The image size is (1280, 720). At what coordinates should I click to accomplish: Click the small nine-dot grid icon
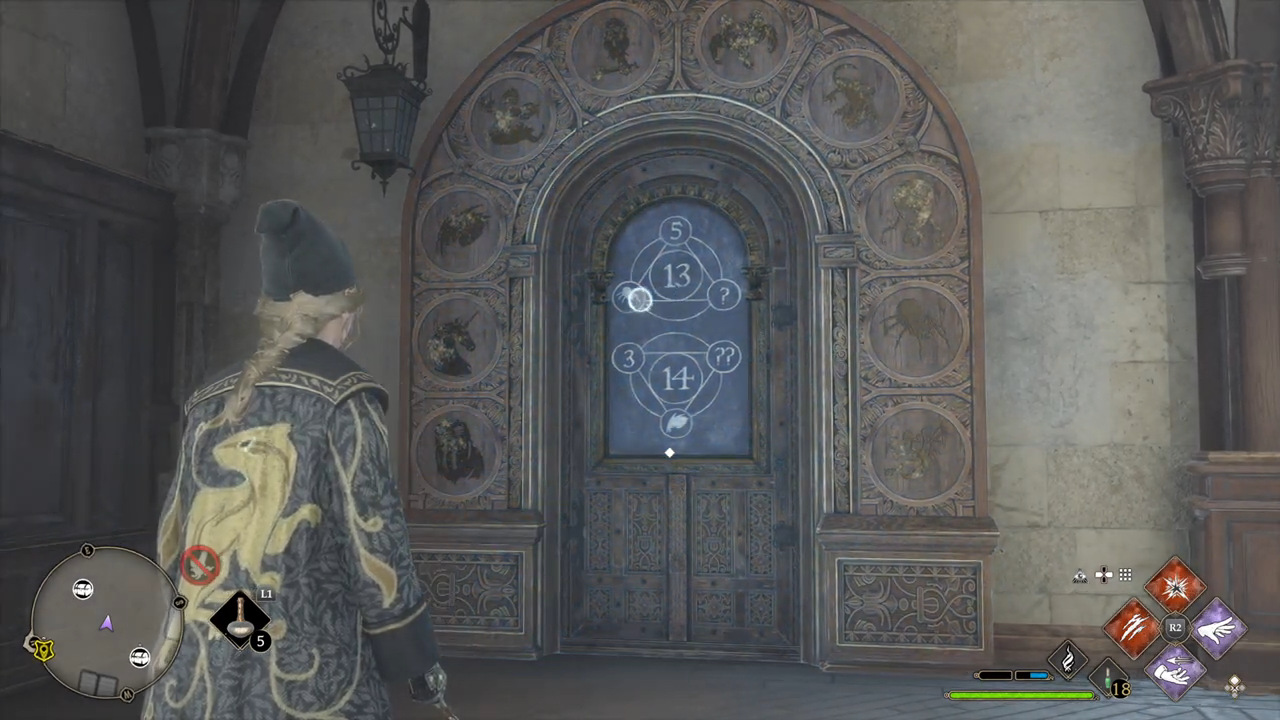(x=1125, y=575)
